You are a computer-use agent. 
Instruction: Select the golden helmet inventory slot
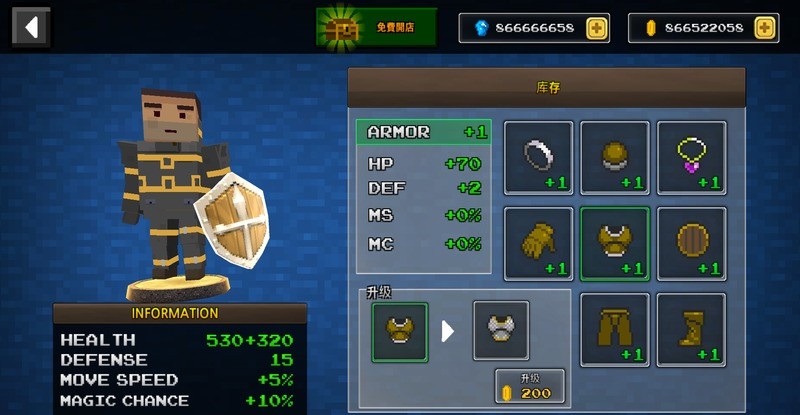(x=615, y=157)
